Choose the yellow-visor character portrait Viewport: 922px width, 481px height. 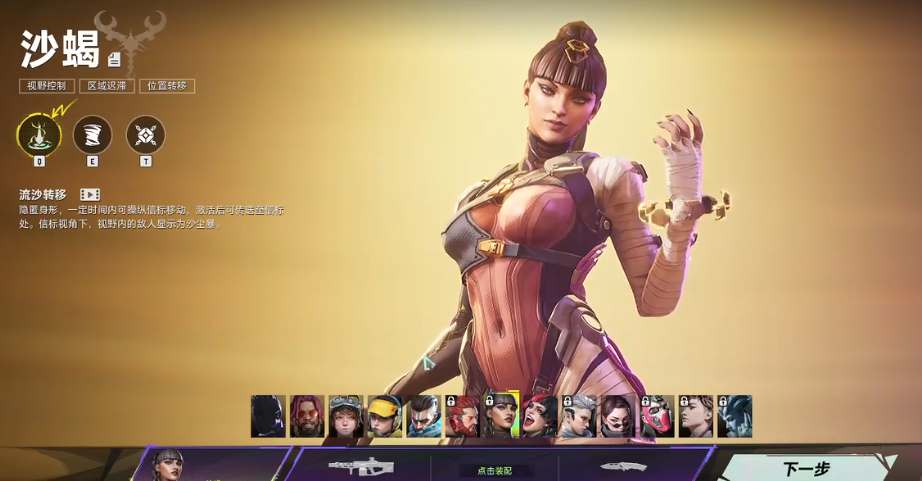pyautogui.click(x=384, y=416)
